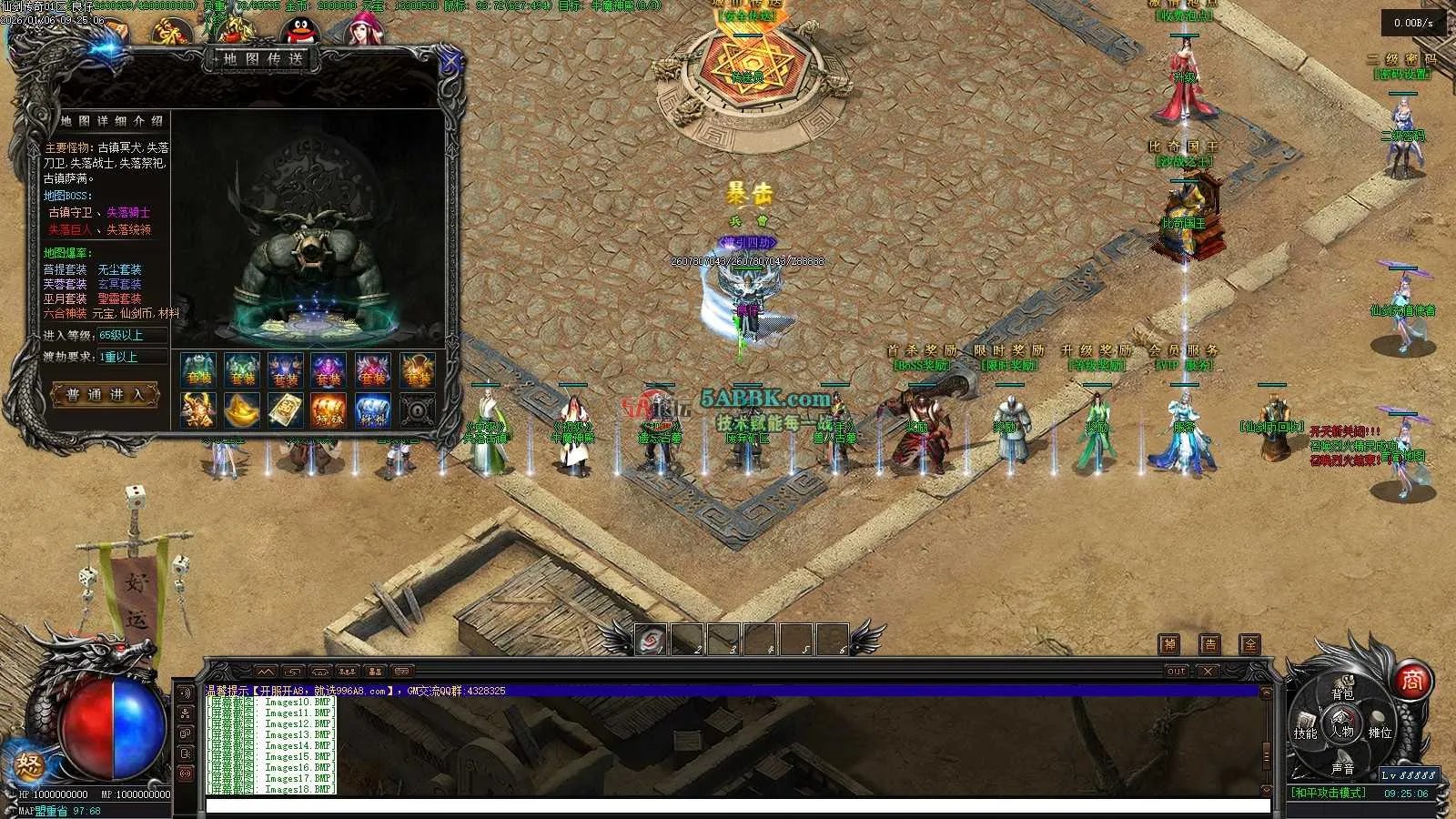The width and height of the screenshot is (1456, 819).
Task: Click the 掉 drop button
Action: tap(1169, 644)
